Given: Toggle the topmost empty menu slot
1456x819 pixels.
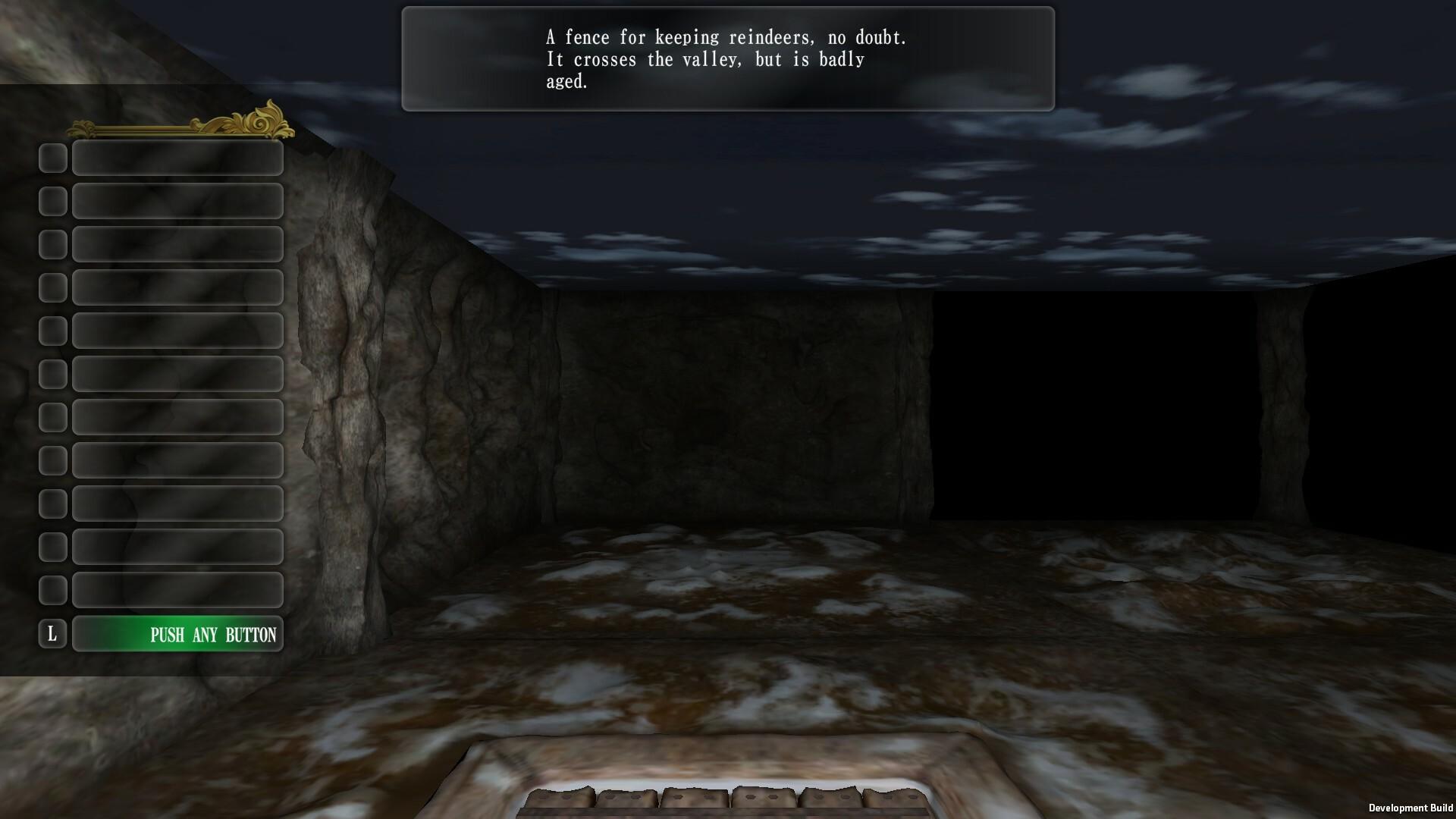Looking at the screenshot, I should coord(177,158).
